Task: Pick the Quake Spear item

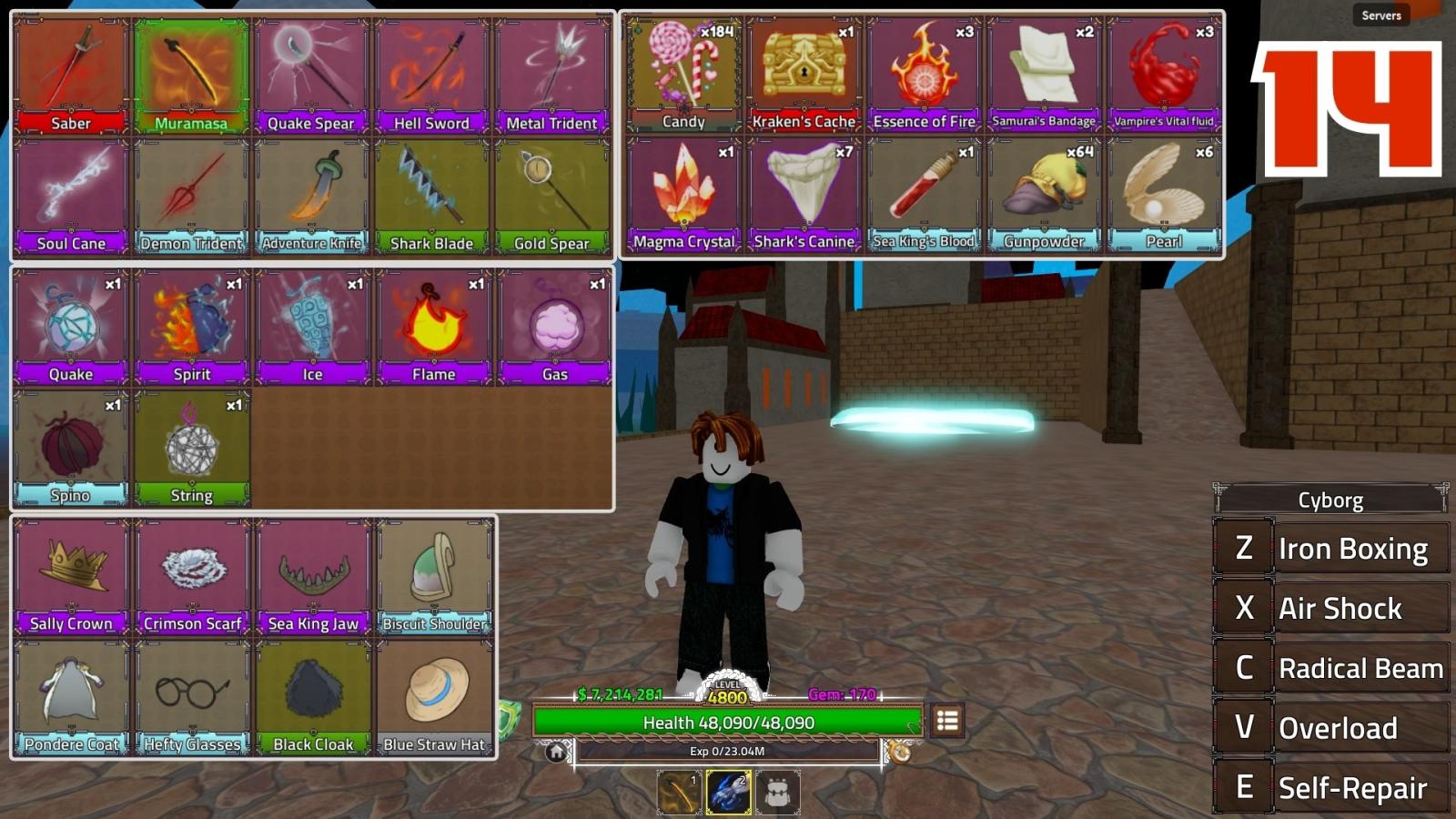Action: tap(311, 76)
